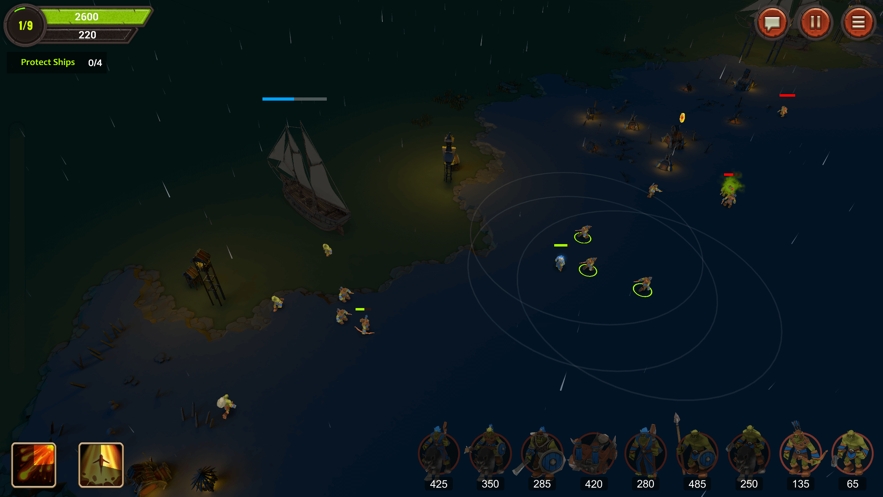Viewport: 883px width, 497px height.
Task: Click the Protect Ships objective tracker
Action: click(x=58, y=63)
